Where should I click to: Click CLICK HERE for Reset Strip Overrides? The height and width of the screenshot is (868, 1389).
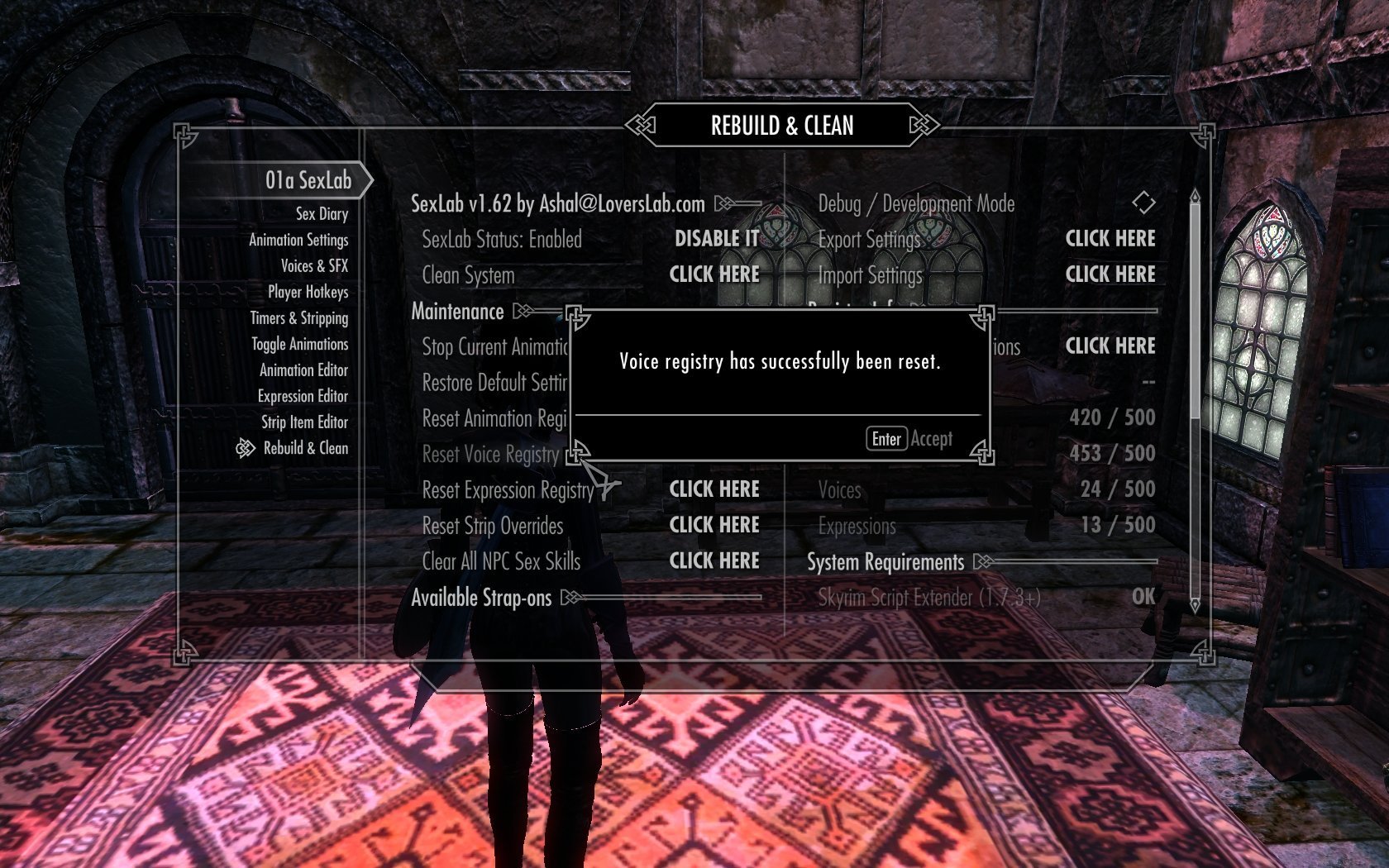point(714,525)
